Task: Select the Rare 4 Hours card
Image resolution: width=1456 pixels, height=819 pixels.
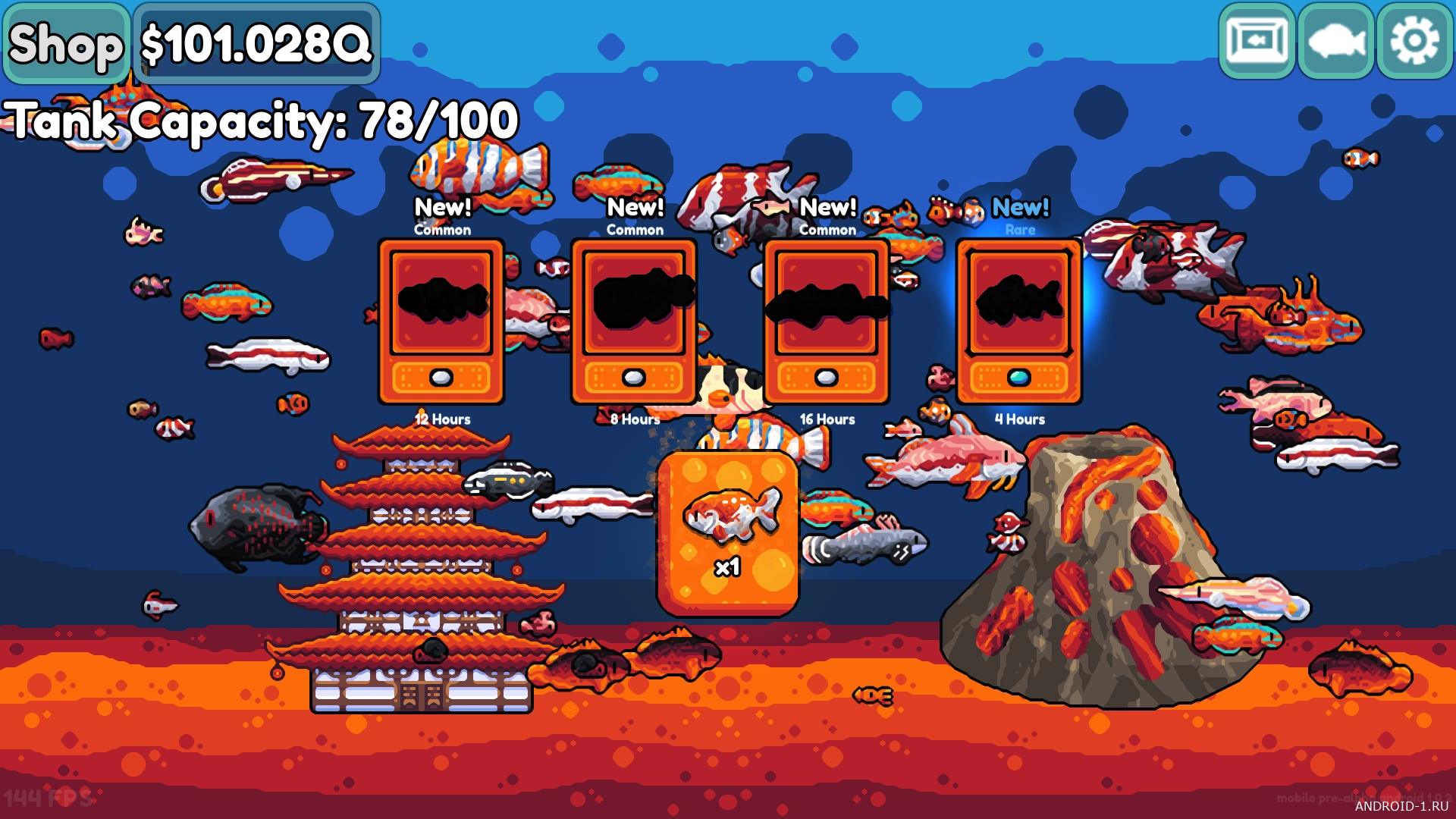Action: (x=1019, y=322)
